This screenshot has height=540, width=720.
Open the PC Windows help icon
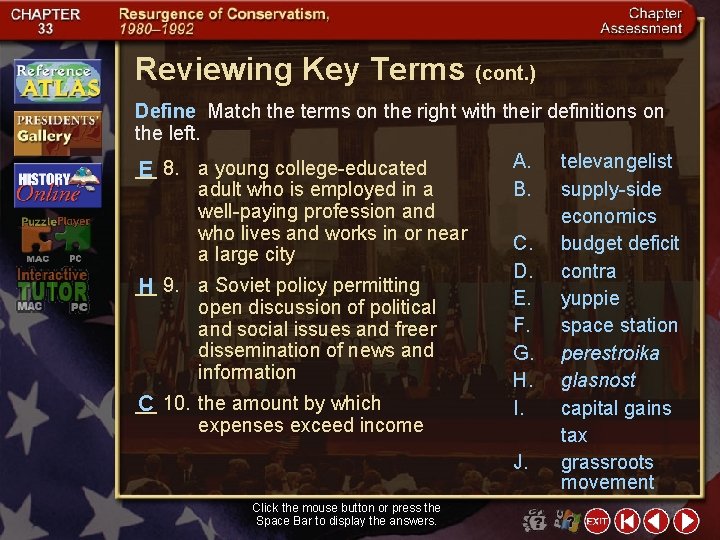[x=567, y=521]
